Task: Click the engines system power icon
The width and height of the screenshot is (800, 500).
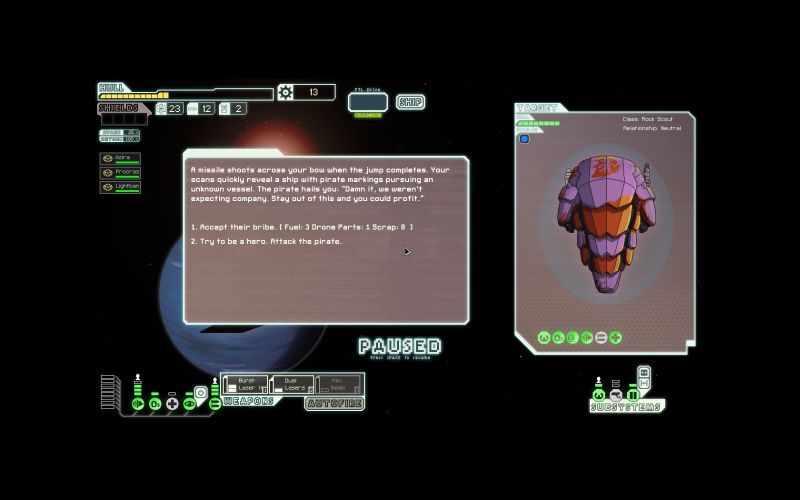Action: [138, 403]
